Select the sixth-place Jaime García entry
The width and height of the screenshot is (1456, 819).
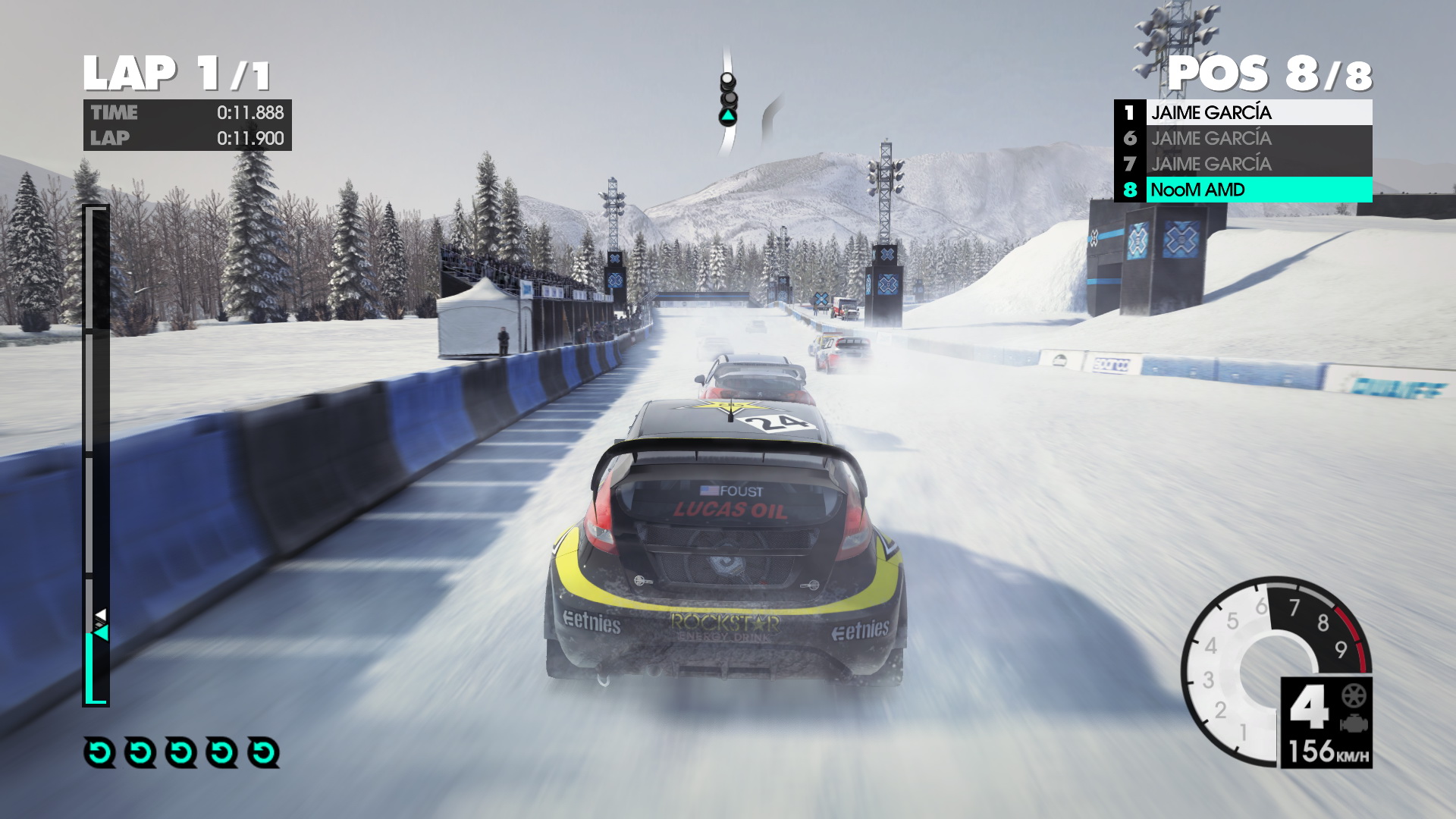[1244, 138]
